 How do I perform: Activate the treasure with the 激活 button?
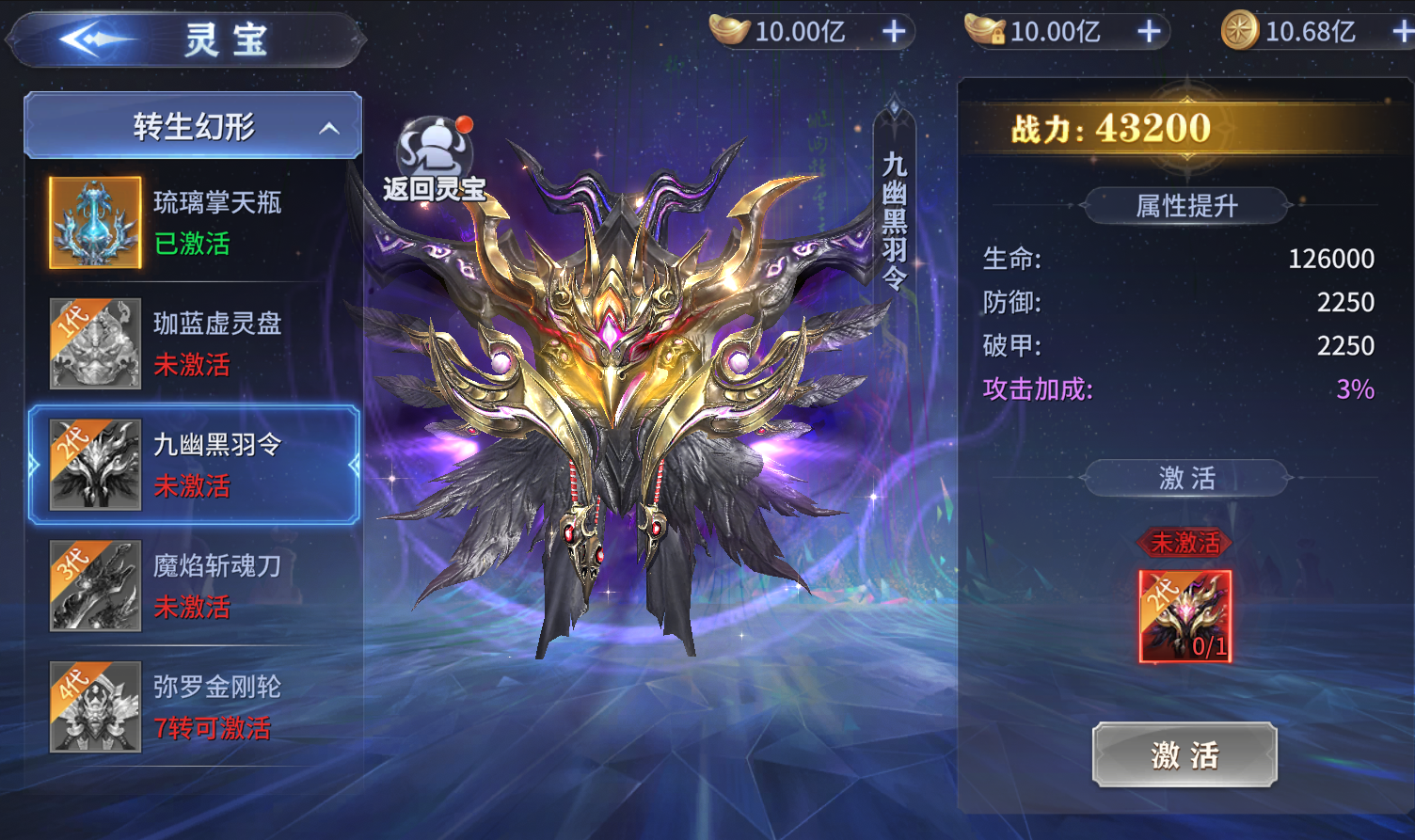[x=1184, y=754]
